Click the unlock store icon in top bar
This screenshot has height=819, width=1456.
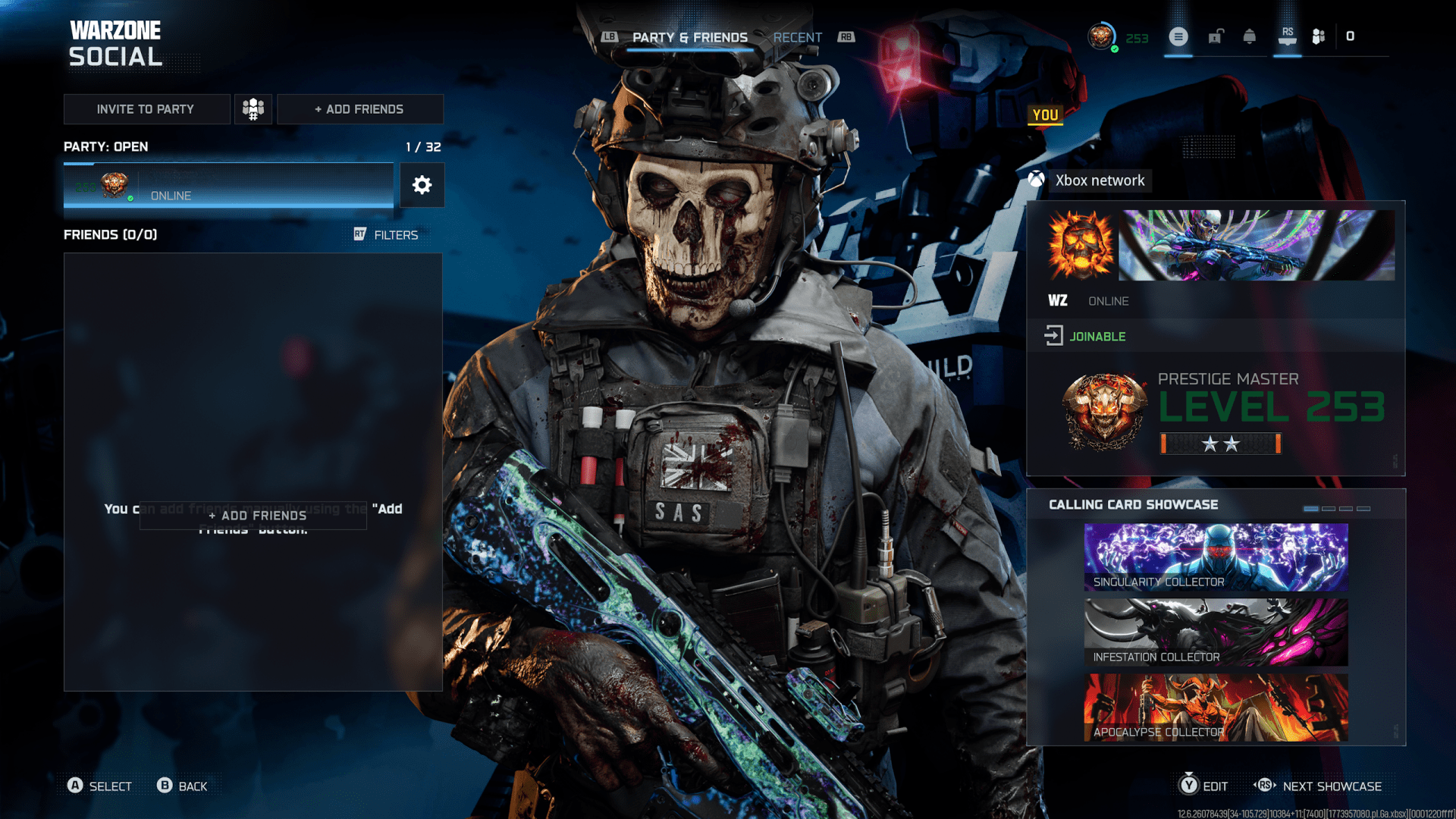[1215, 36]
